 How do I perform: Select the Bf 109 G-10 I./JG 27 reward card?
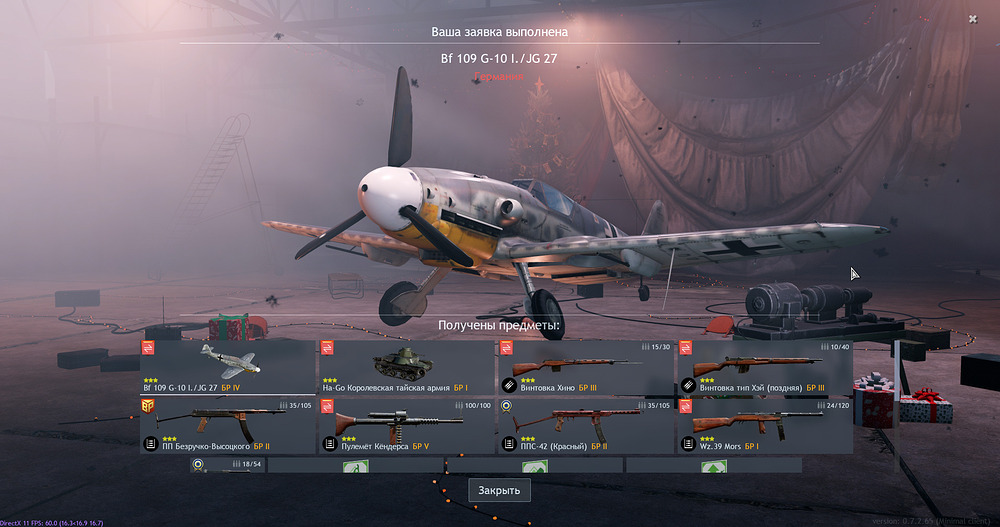click(x=227, y=367)
